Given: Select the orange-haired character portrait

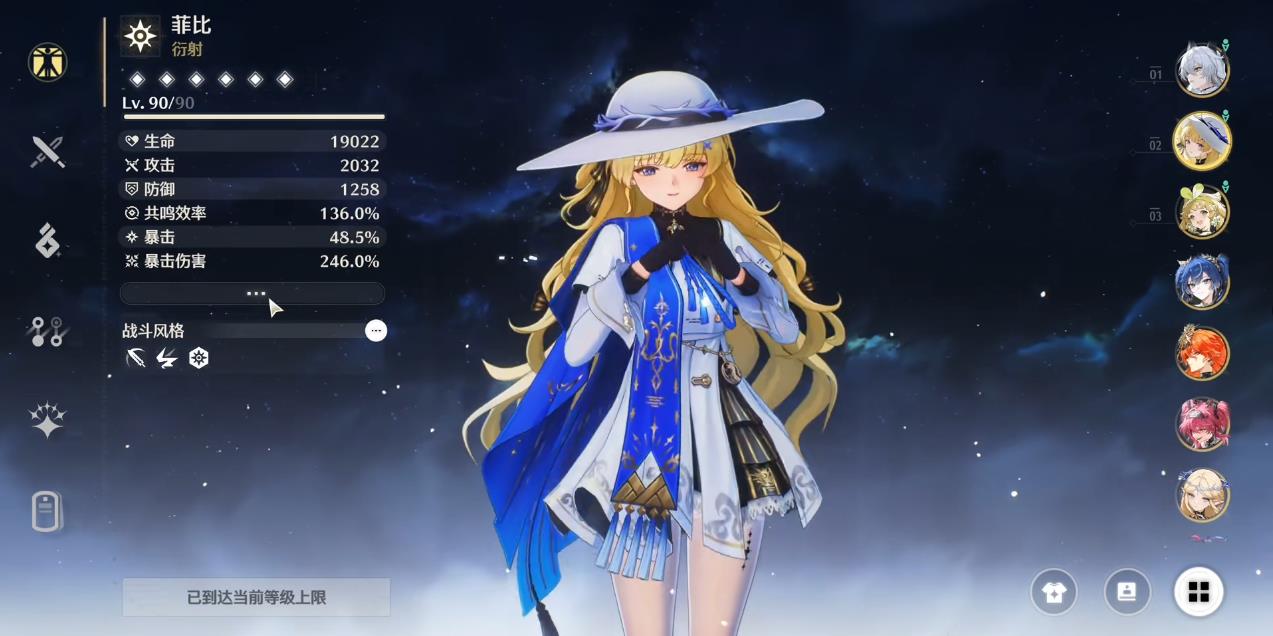Looking at the screenshot, I should pyautogui.click(x=1201, y=354).
